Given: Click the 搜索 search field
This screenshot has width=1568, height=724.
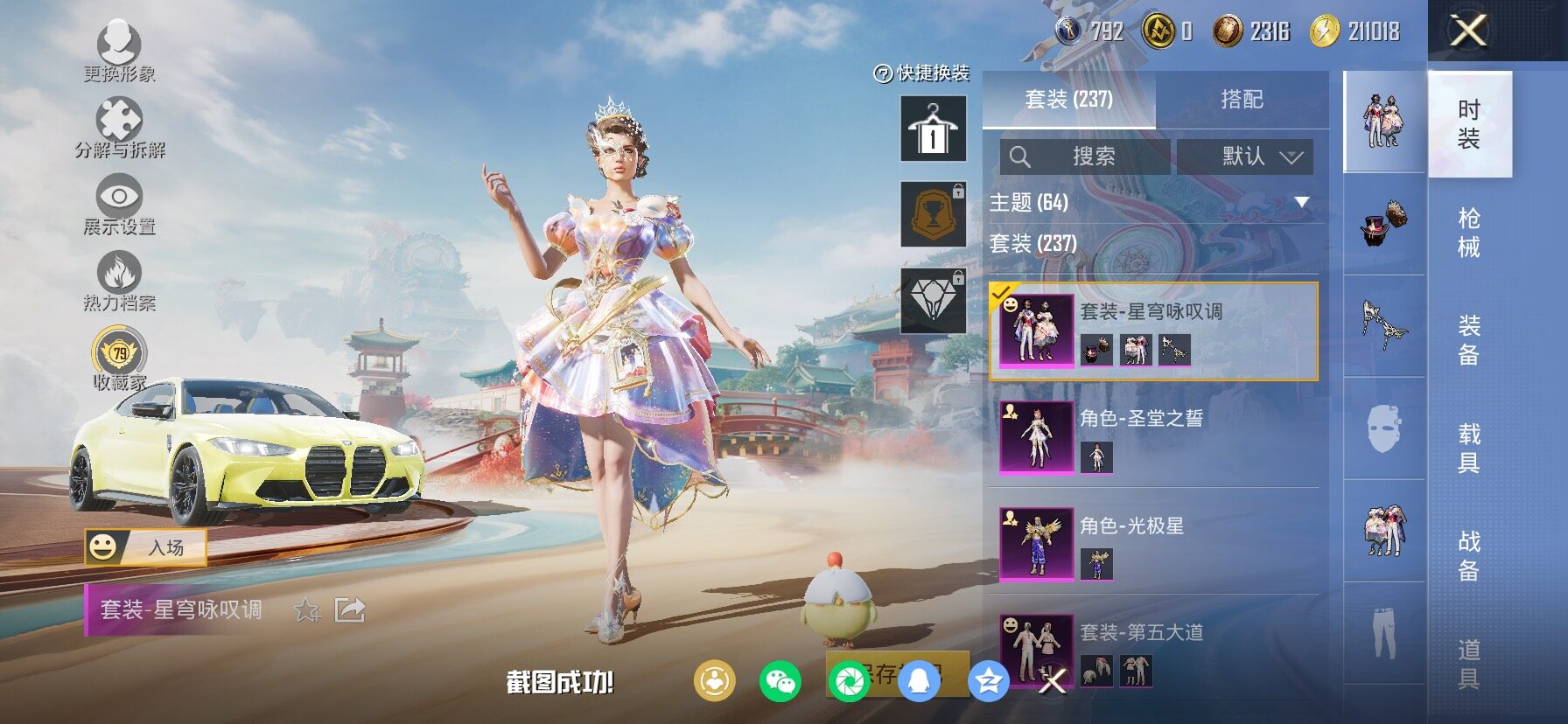Looking at the screenshot, I should tap(1085, 157).
